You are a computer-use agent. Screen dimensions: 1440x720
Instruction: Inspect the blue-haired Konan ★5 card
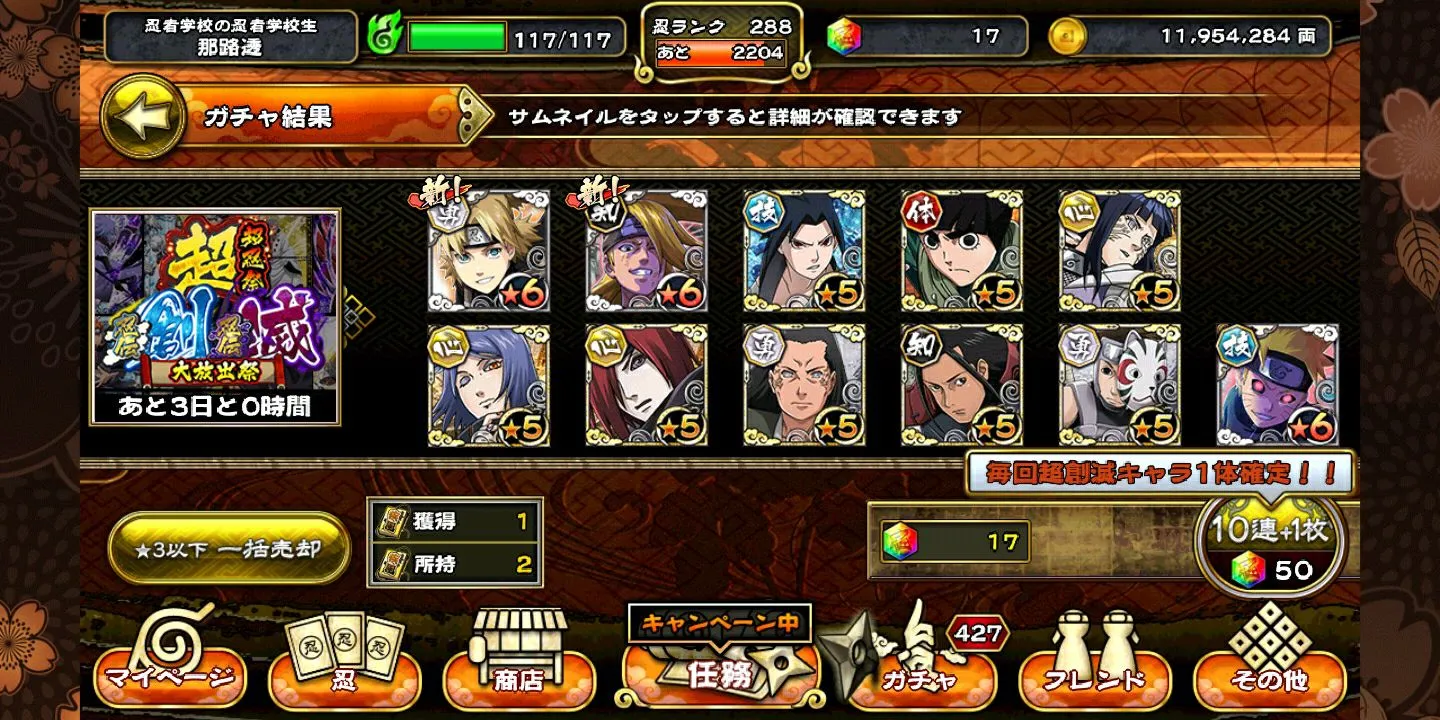(488, 385)
